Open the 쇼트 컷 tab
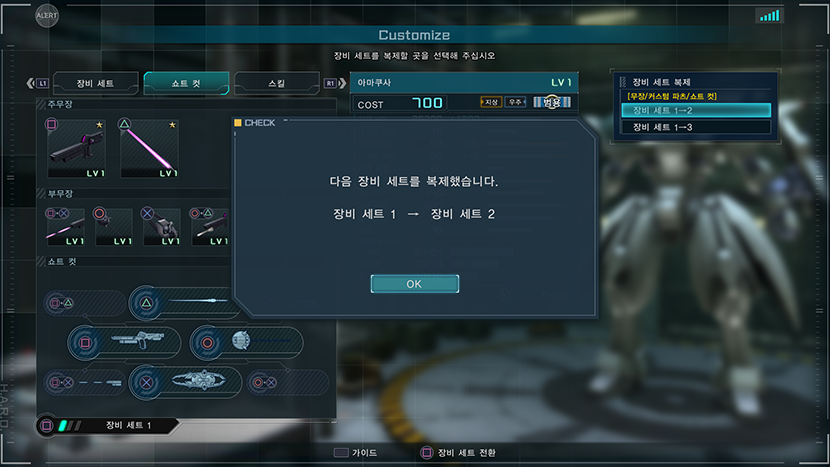 pos(186,83)
